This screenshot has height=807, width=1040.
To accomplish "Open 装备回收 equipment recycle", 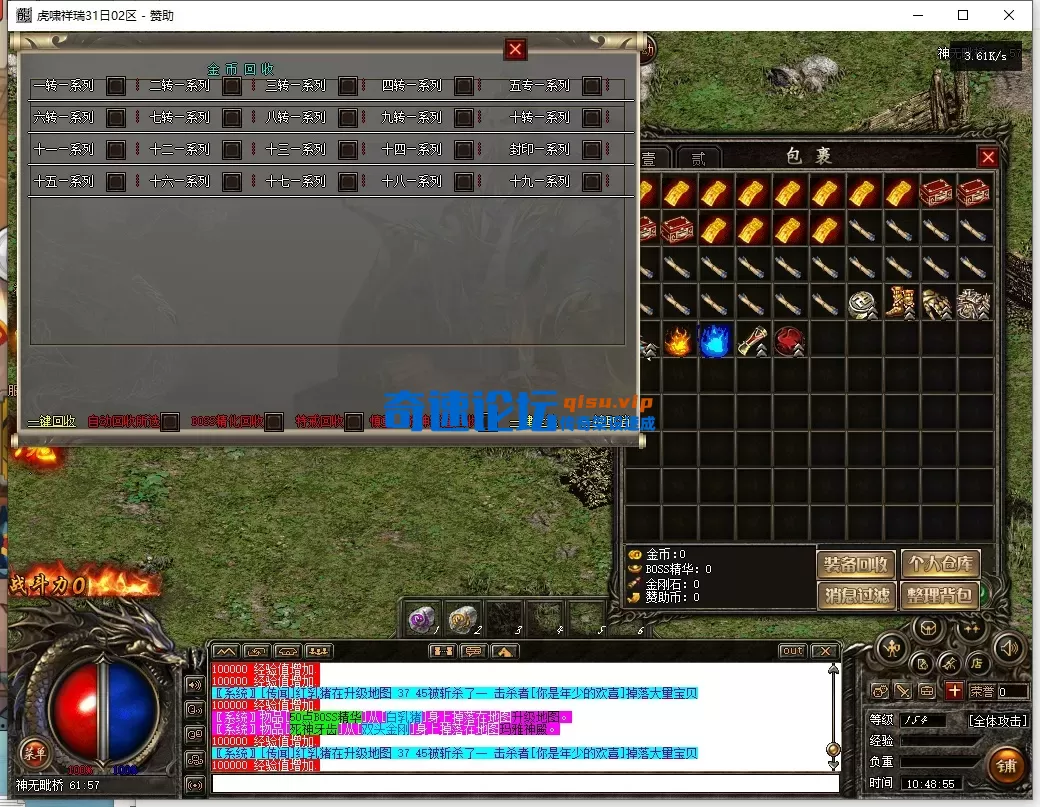I will [x=856, y=564].
